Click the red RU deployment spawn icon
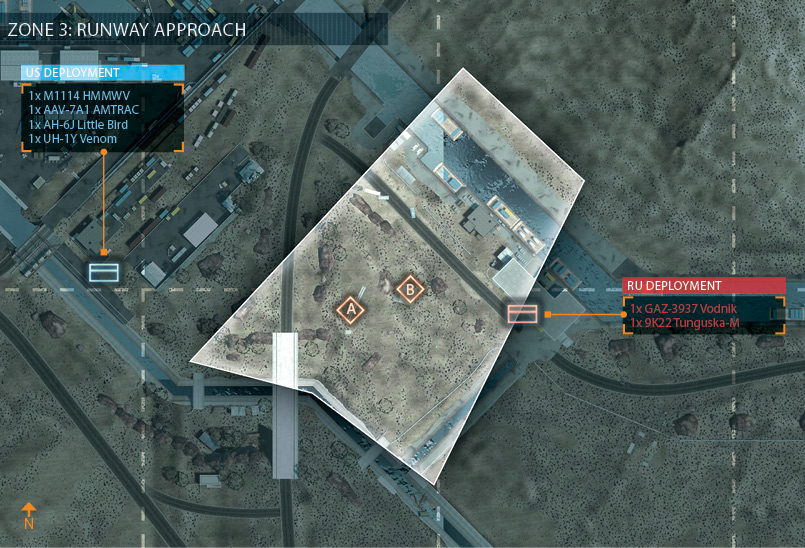 pyautogui.click(x=523, y=314)
